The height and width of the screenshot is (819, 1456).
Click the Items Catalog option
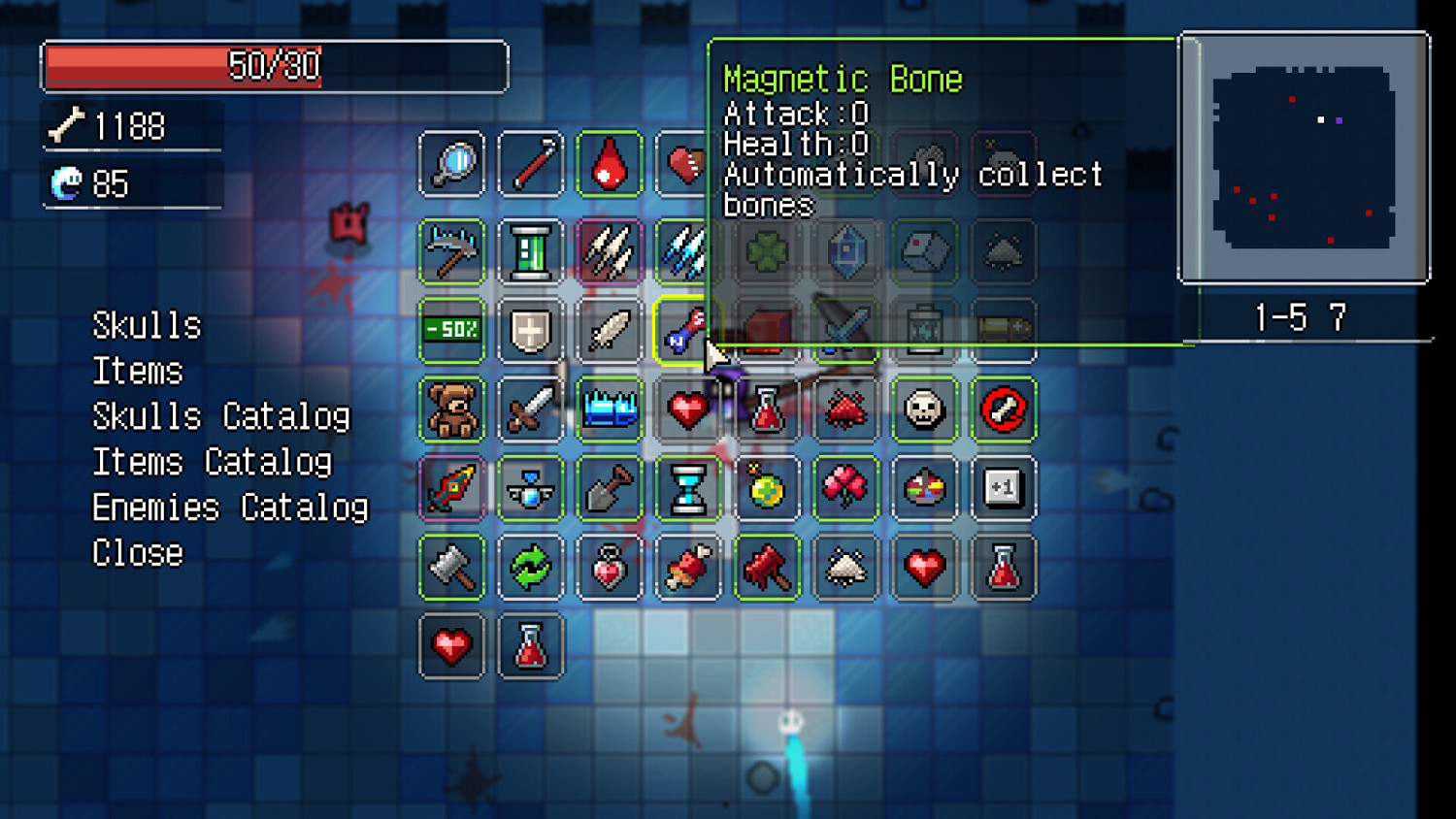pos(212,461)
